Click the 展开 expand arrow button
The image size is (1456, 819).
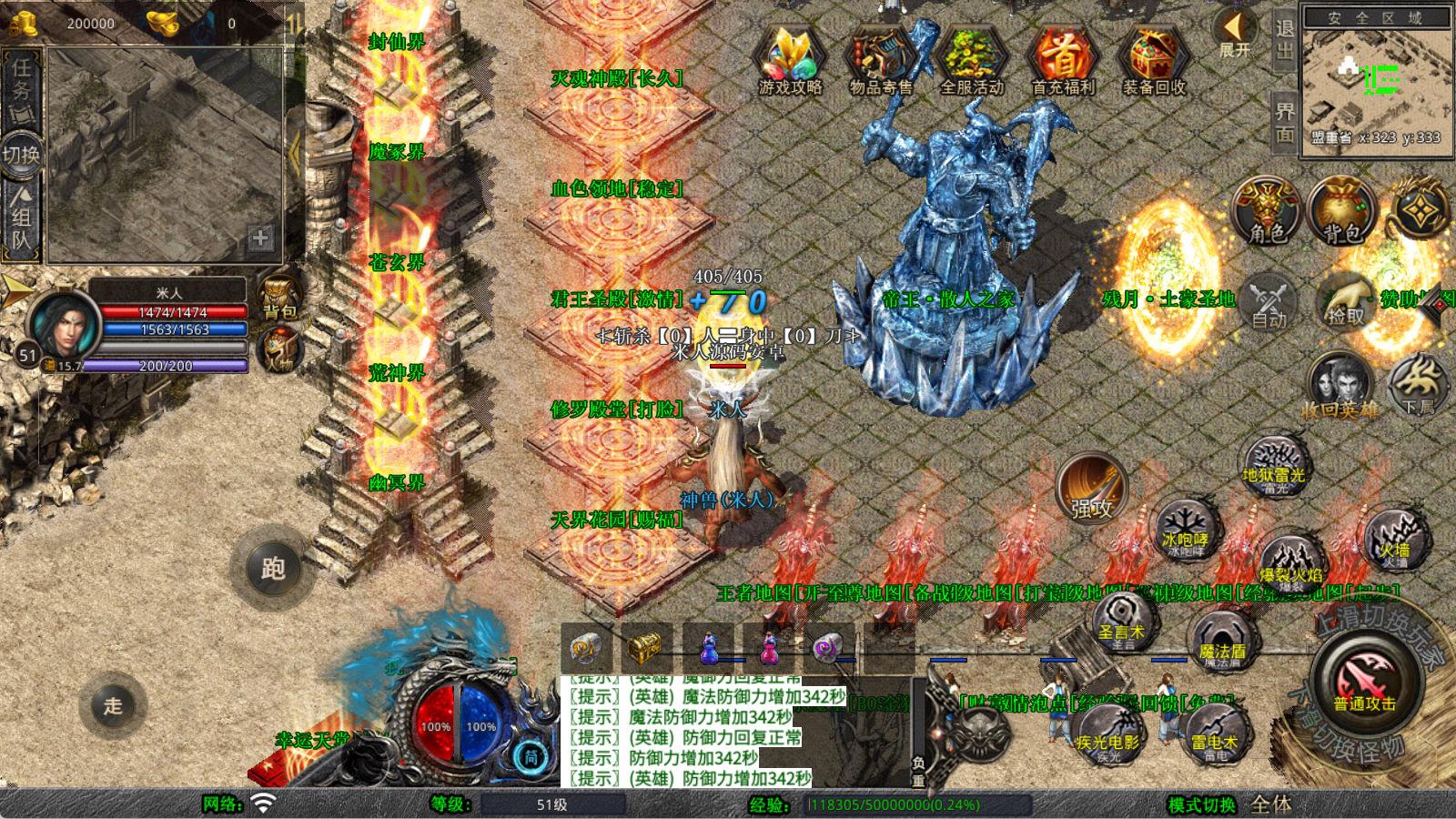(1235, 33)
